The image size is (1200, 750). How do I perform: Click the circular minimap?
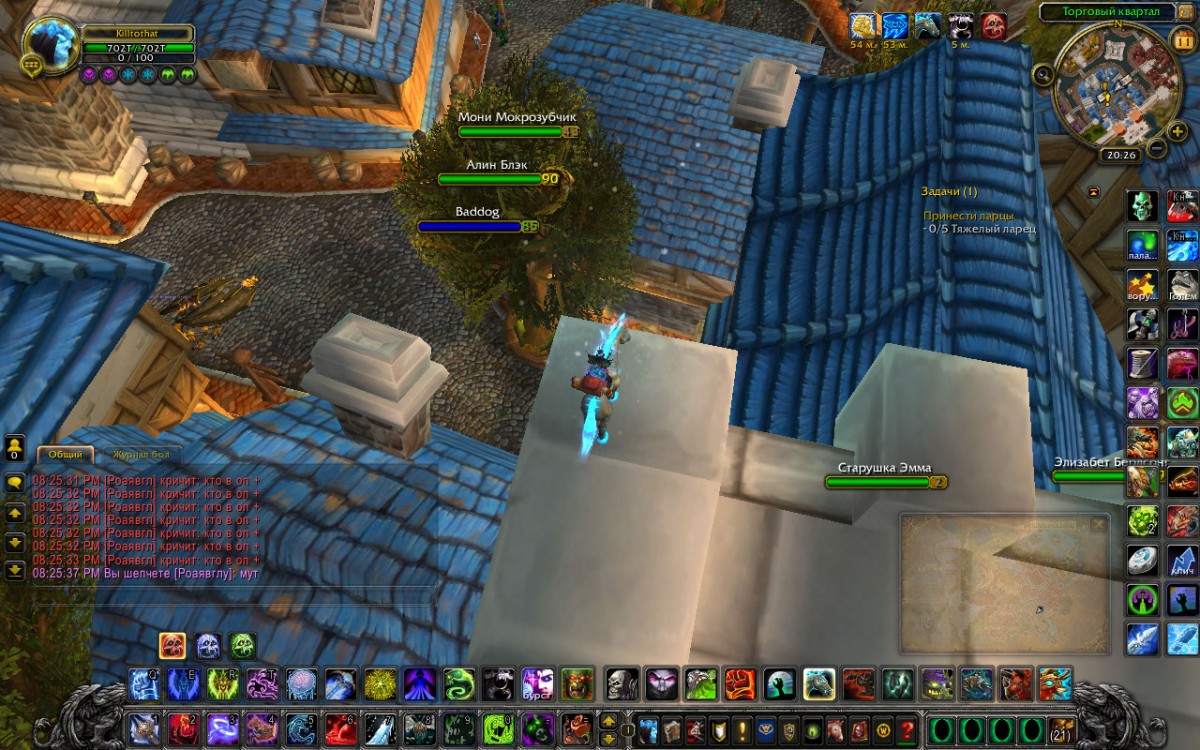(x=1110, y=85)
